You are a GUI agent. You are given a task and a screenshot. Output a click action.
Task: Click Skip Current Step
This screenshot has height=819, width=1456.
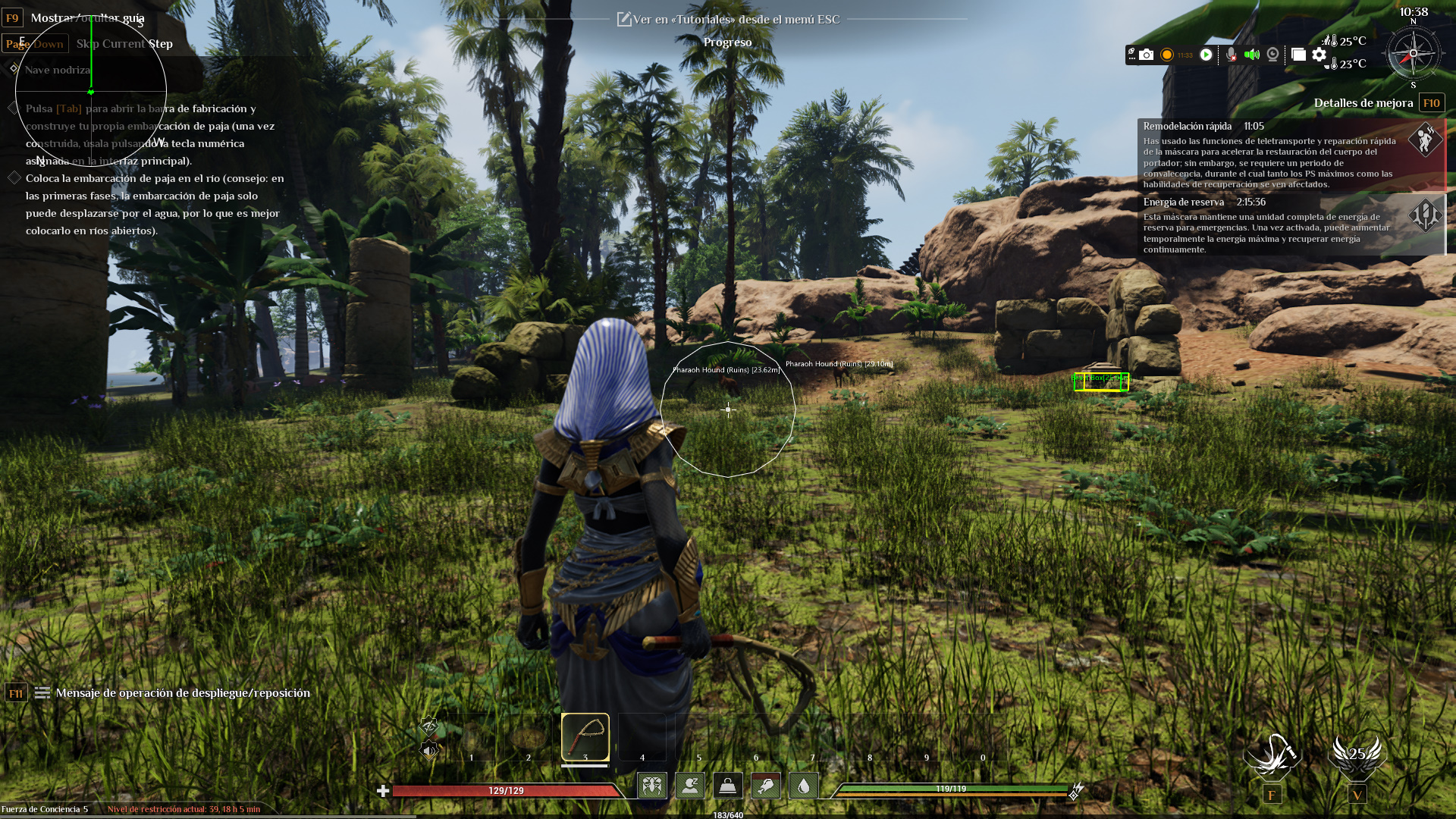(x=124, y=43)
